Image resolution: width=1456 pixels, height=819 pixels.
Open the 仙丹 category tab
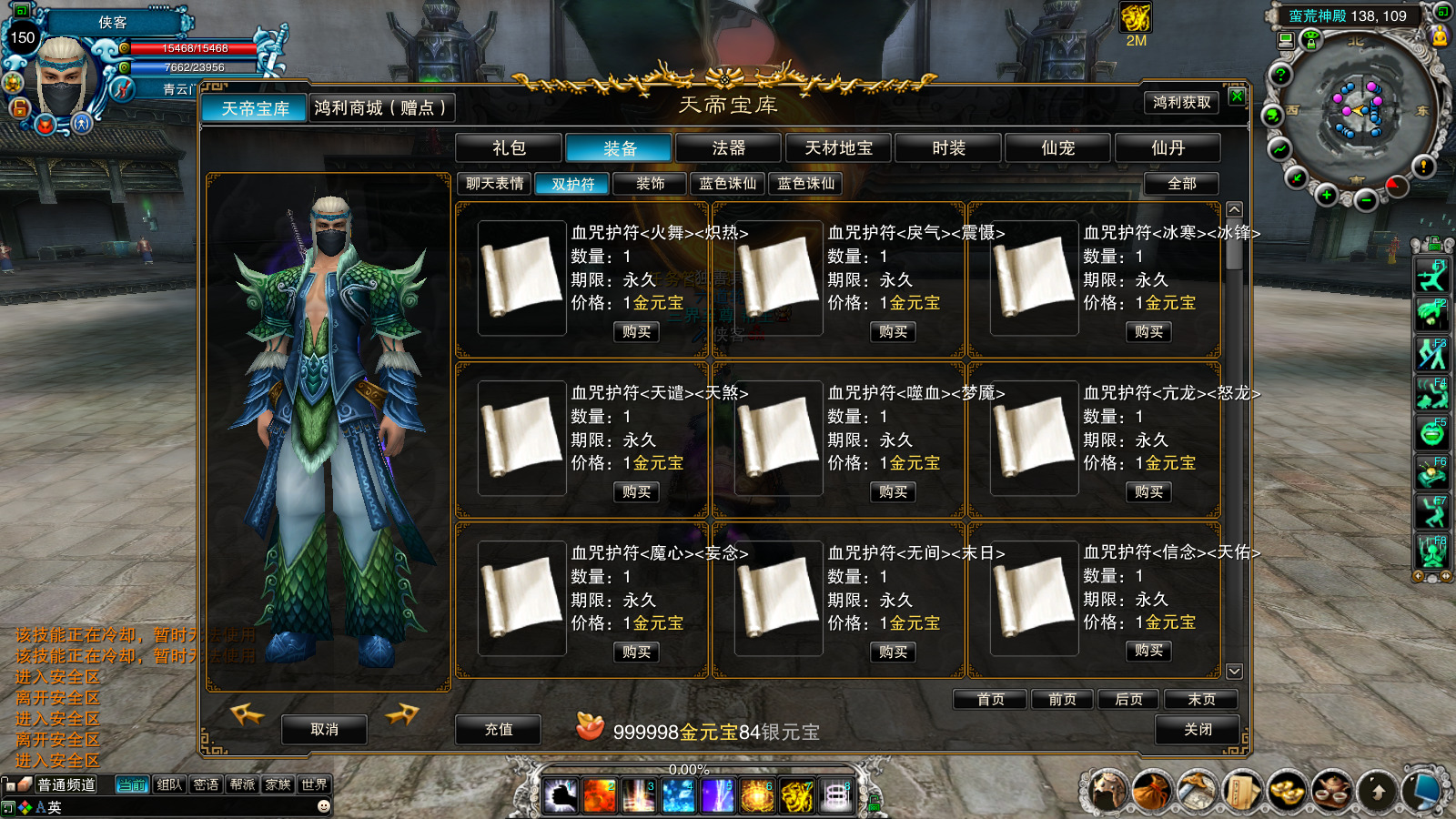tap(1168, 147)
